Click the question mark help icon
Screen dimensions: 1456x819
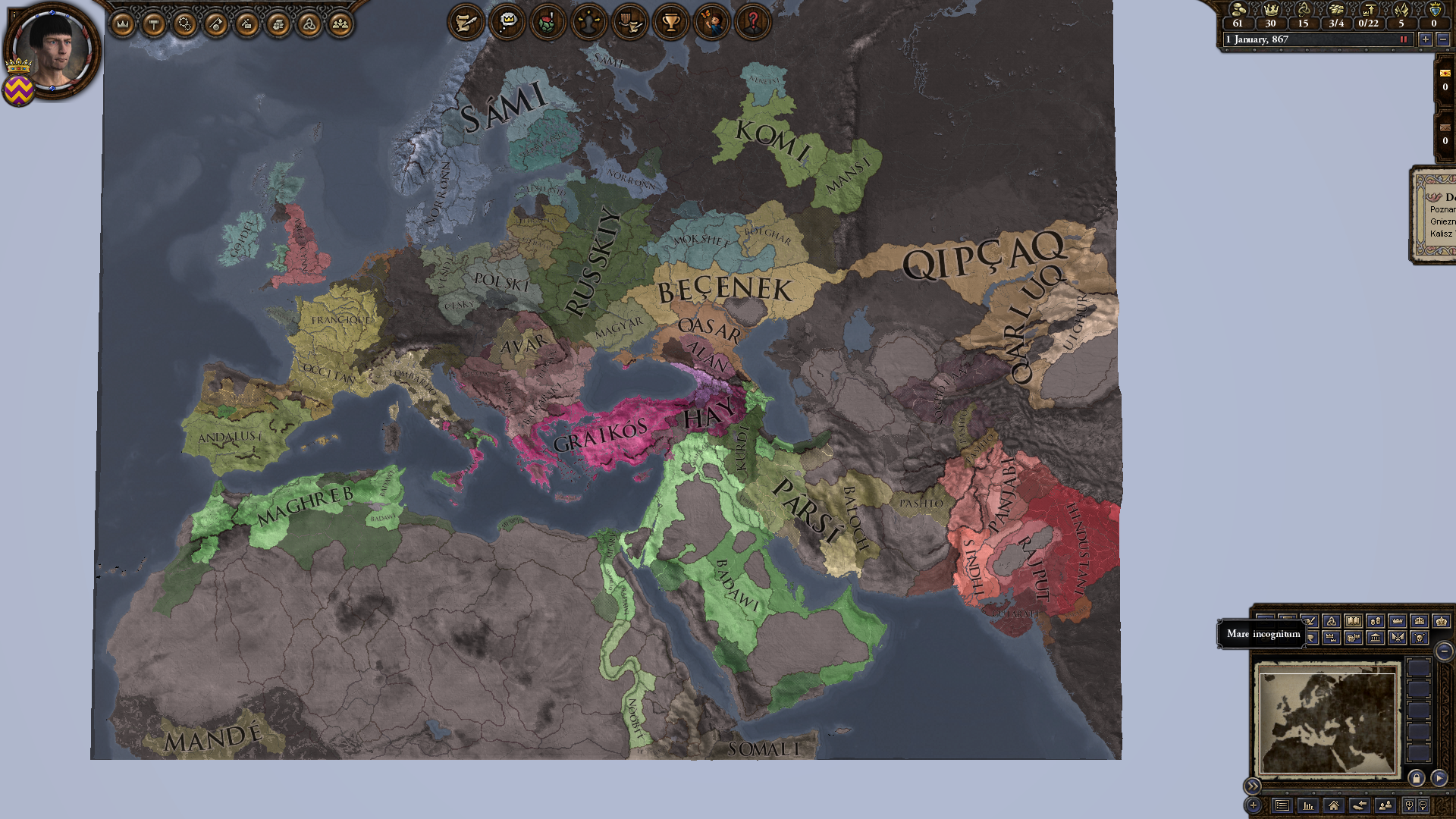pyautogui.click(x=752, y=23)
